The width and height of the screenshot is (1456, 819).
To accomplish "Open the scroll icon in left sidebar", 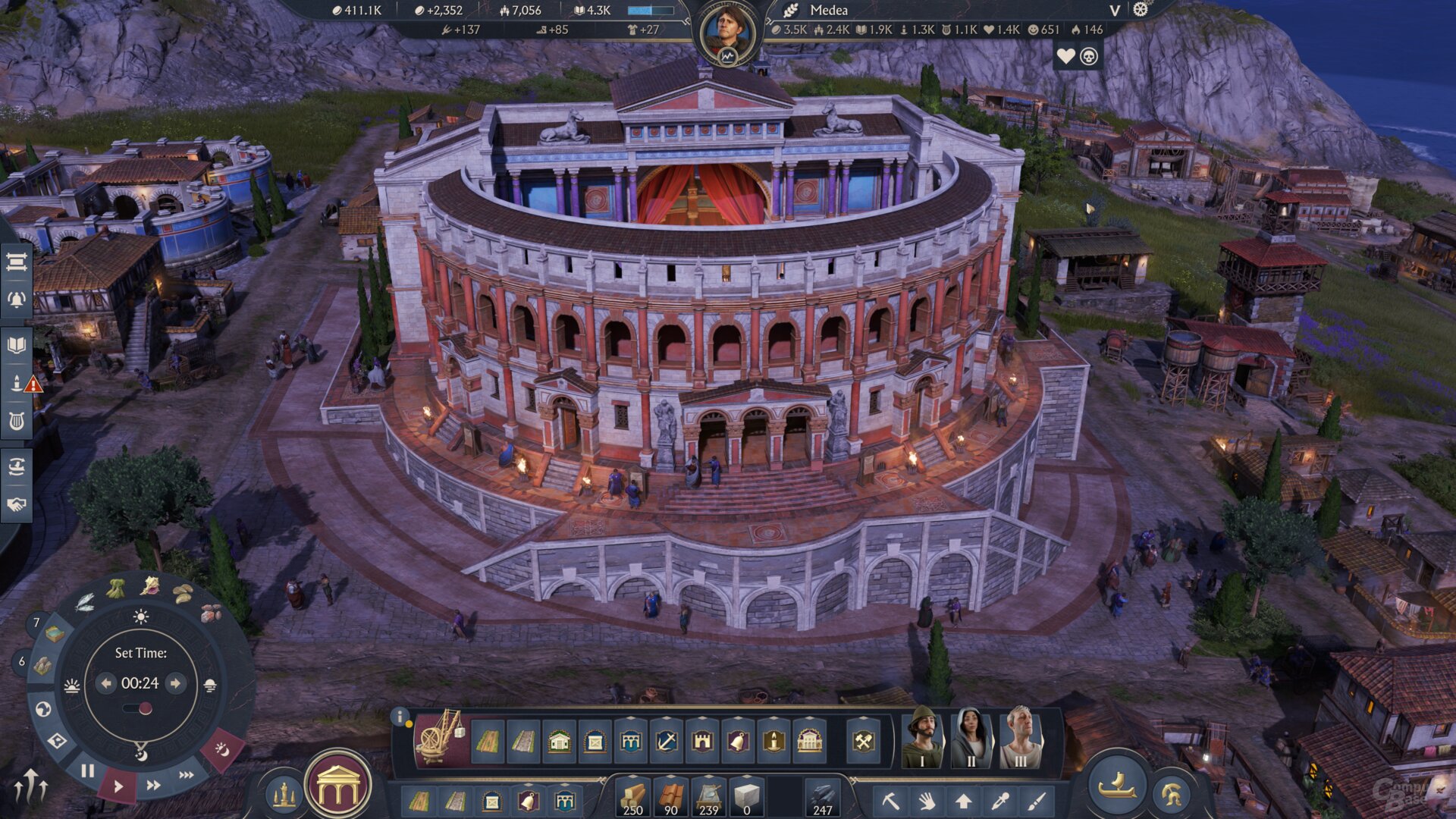I will click(17, 262).
